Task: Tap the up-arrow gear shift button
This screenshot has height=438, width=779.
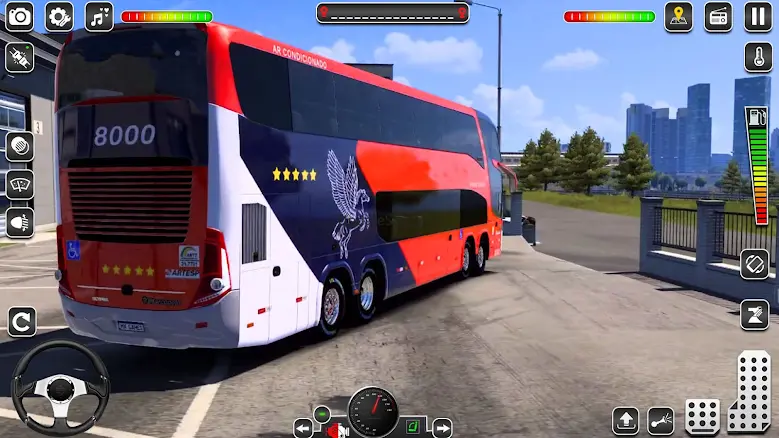Action: tap(626, 420)
